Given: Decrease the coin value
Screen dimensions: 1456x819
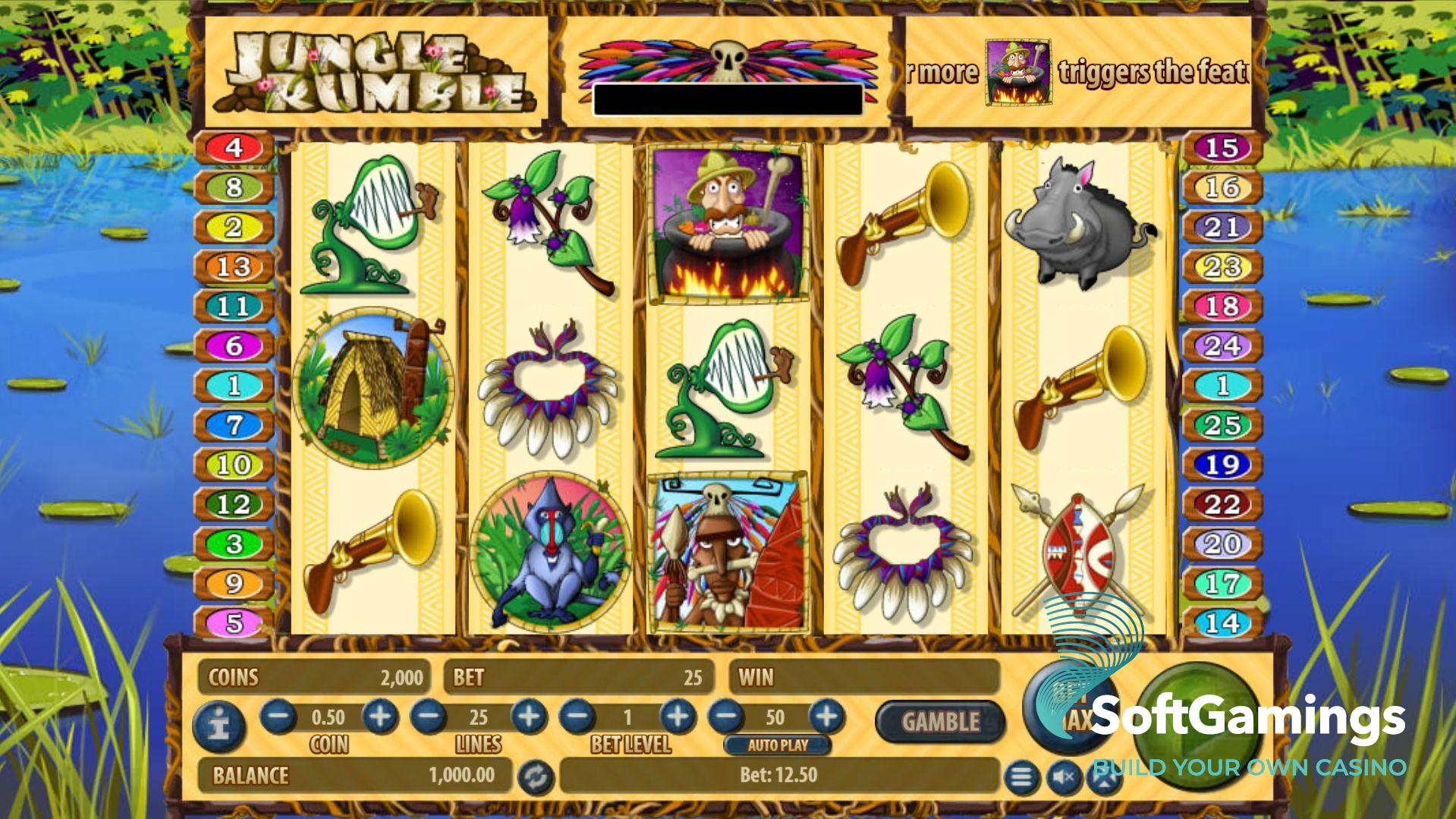Looking at the screenshot, I should tap(278, 717).
